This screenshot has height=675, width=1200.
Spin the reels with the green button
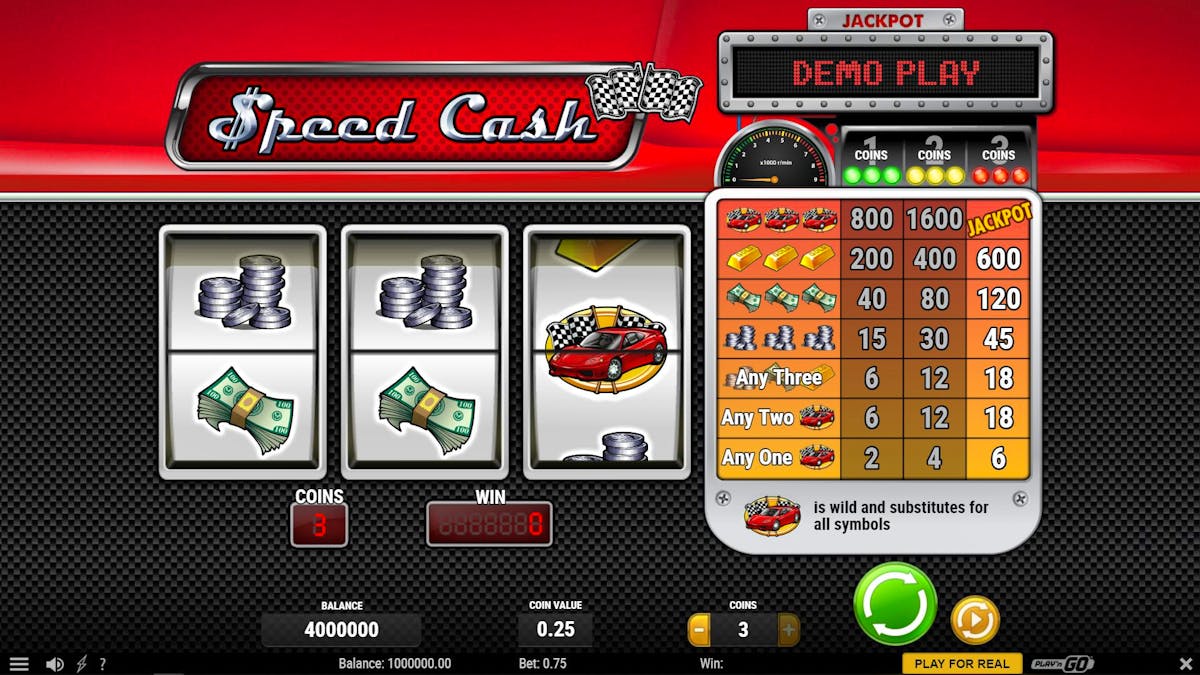895,604
